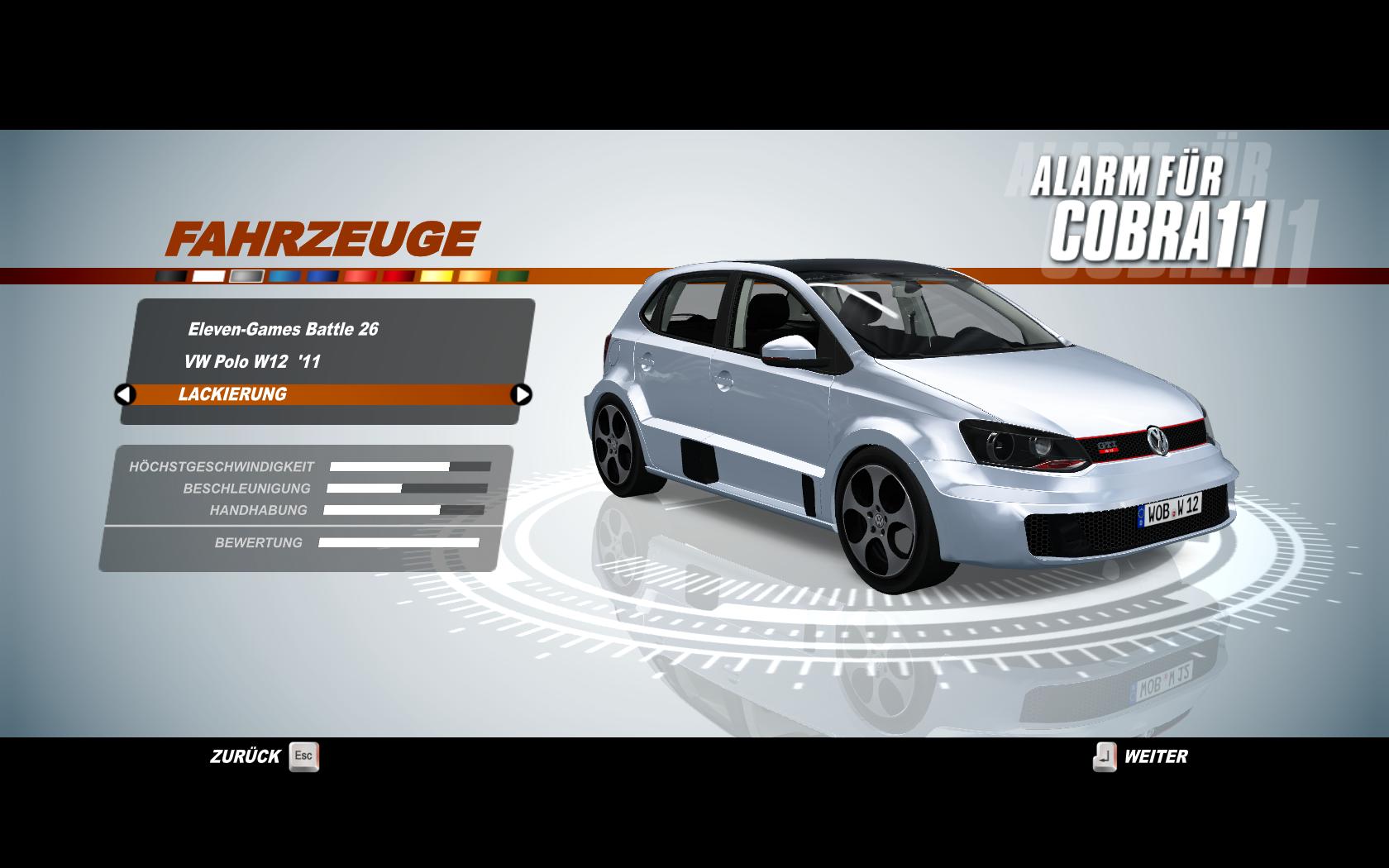Pick the light red paint swatch
Viewport: 1389px width, 868px height.
360,276
